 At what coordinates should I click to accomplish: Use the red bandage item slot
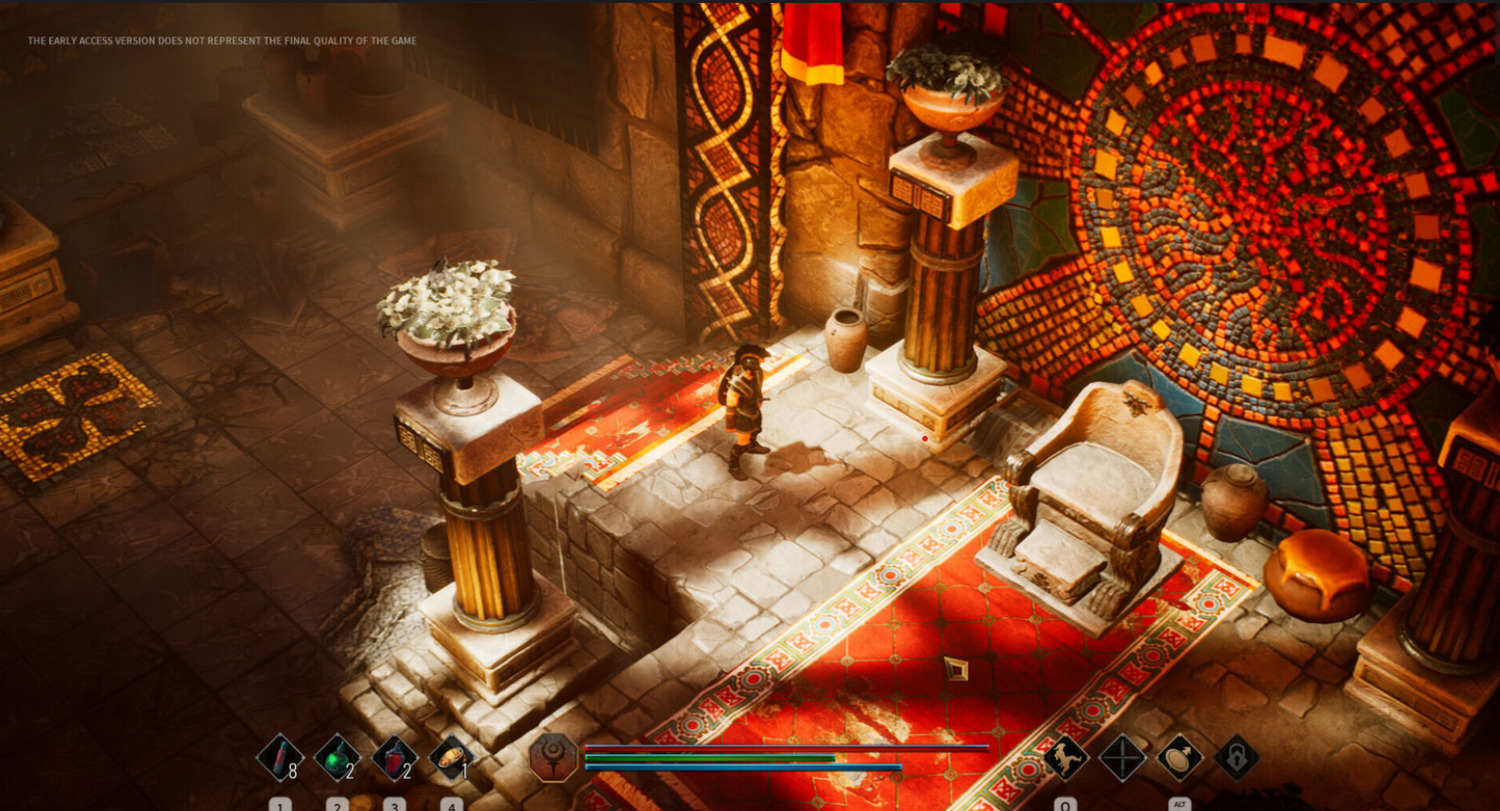279,758
